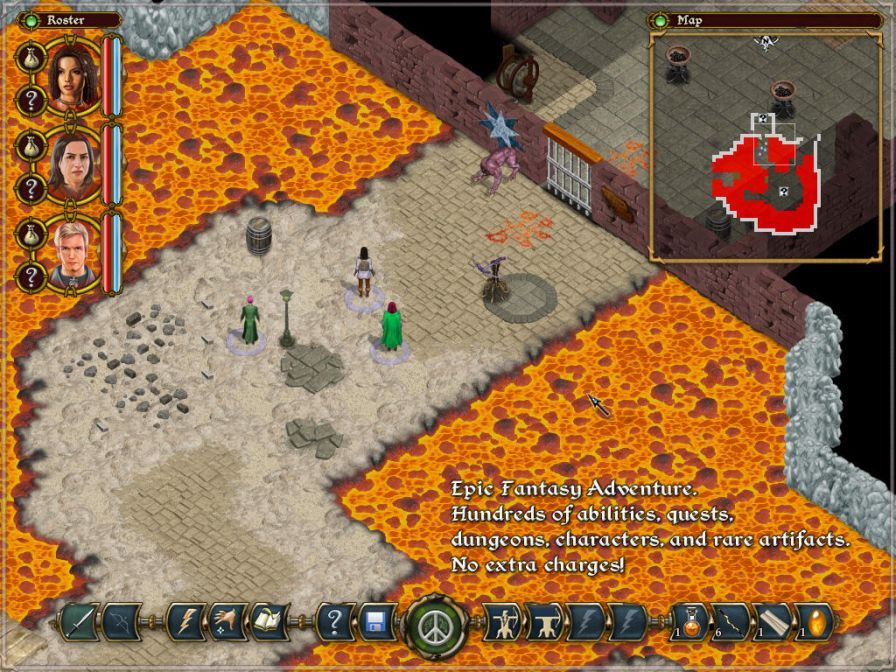Use the orange potion quick slot
The width and height of the screenshot is (896, 672).
pos(691,621)
